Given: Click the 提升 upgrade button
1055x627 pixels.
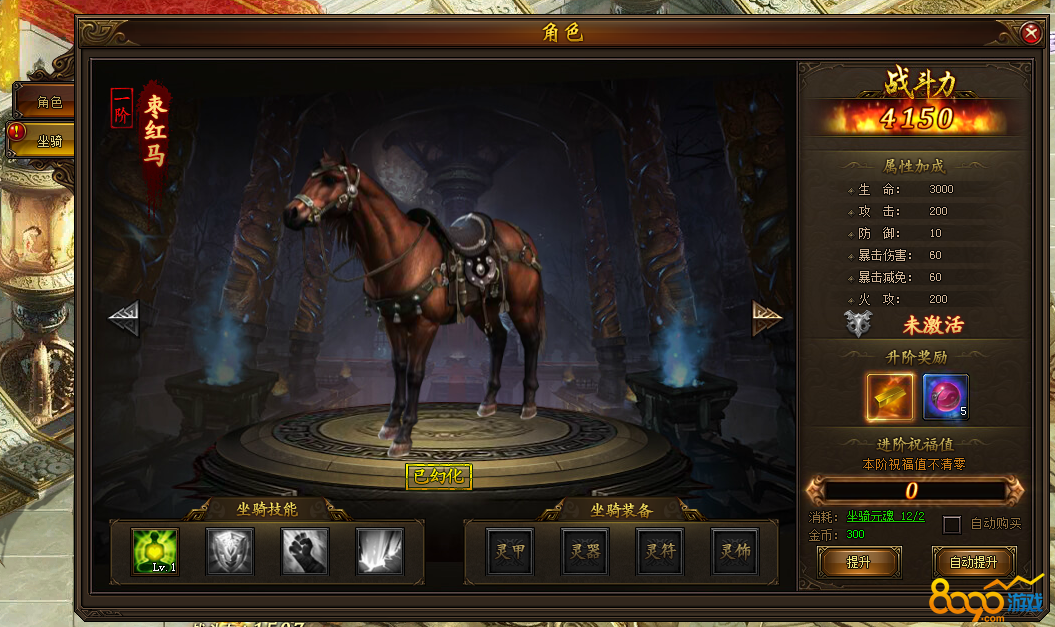Looking at the screenshot, I should [858, 562].
